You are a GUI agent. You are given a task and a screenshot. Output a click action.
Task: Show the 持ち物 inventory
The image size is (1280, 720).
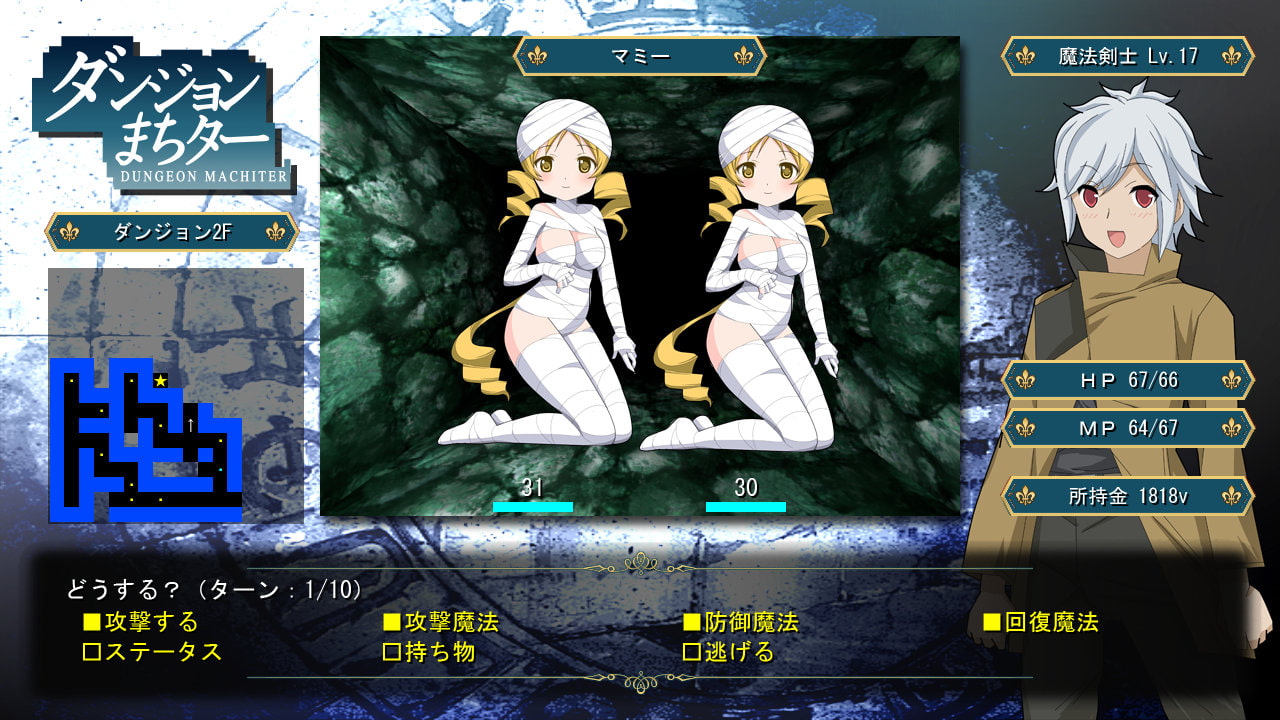point(430,653)
